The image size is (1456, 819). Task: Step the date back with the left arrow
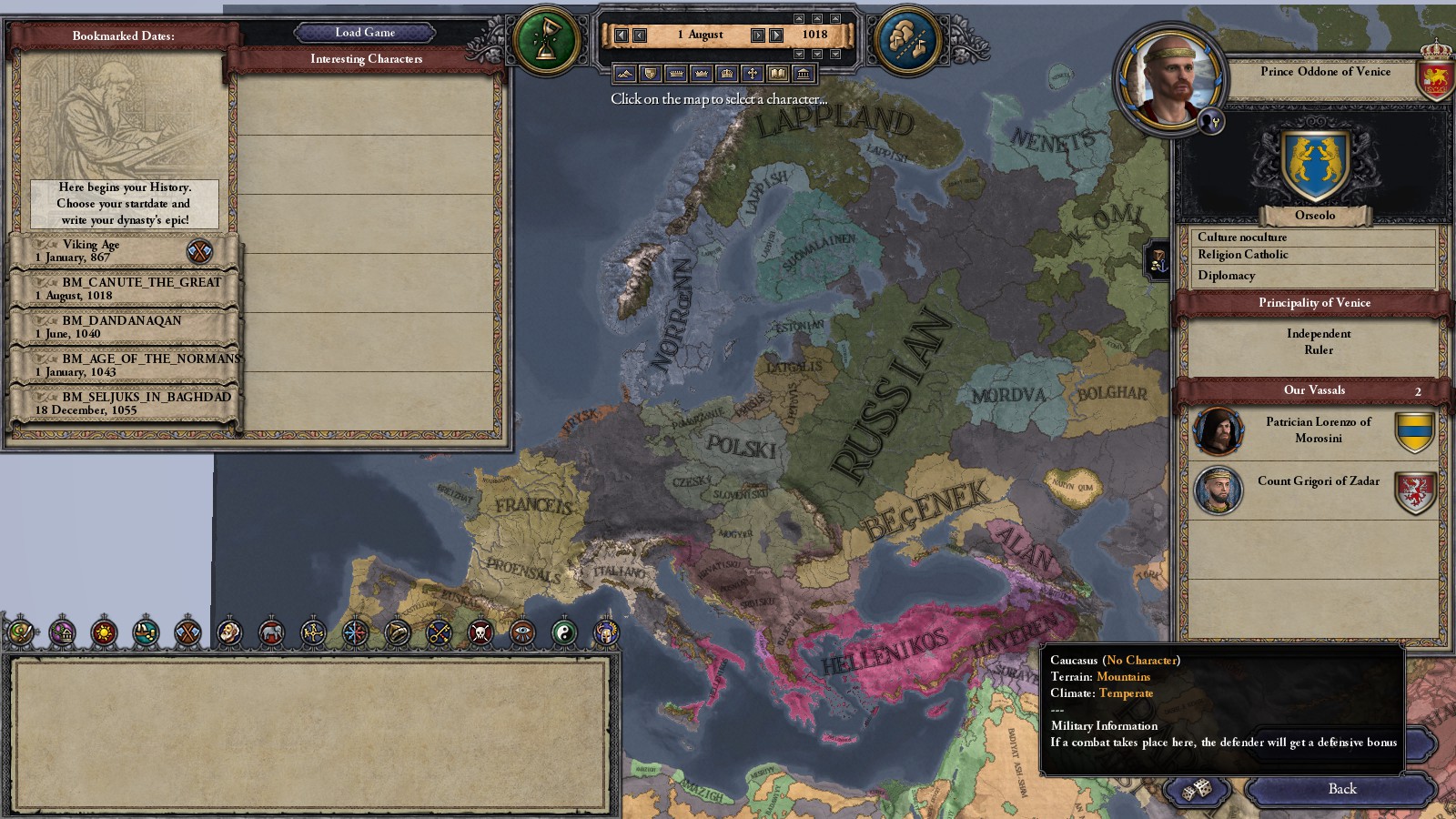point(640,35)
